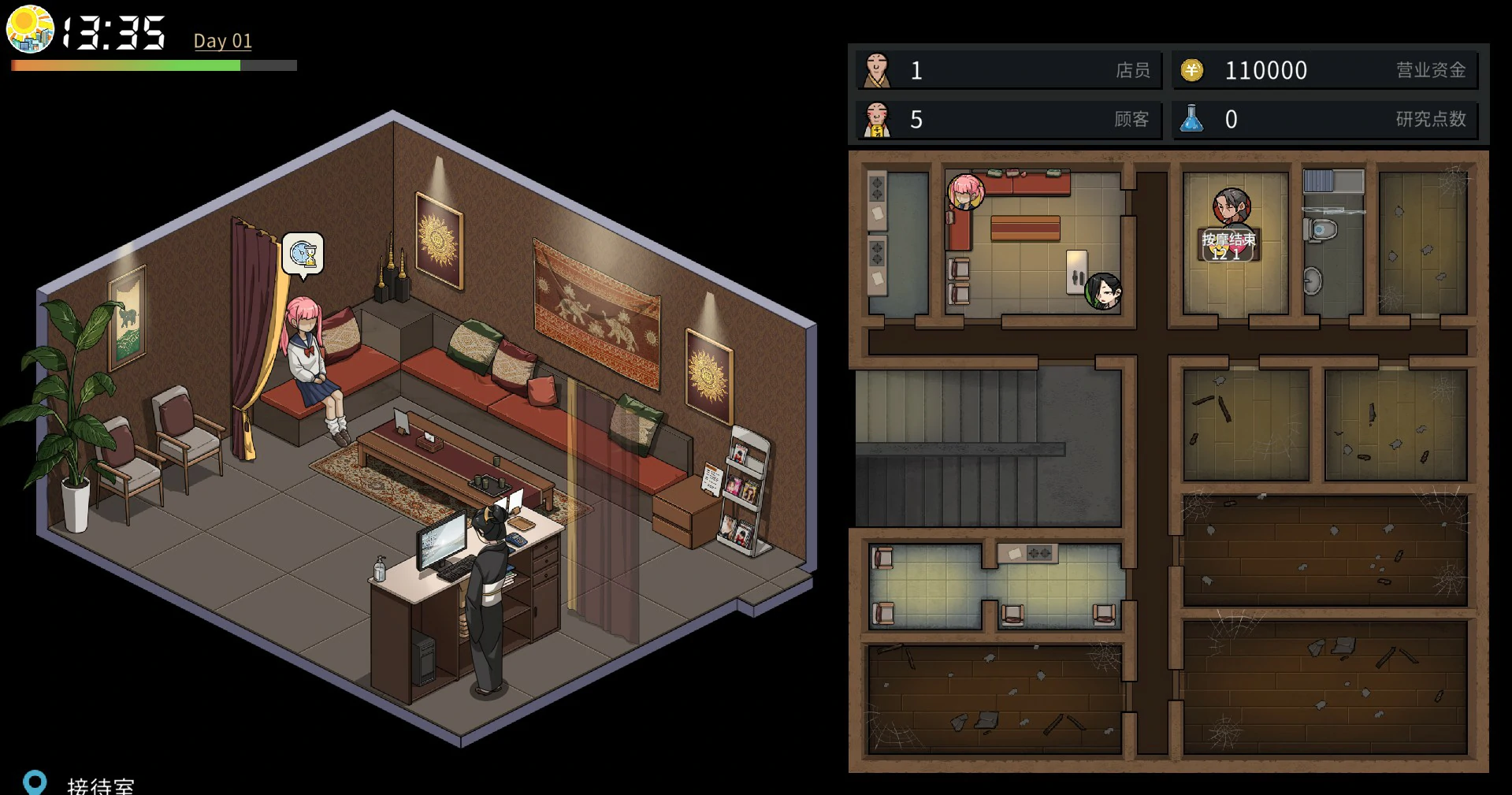
Task: Click the Day 01 label
Action: [x=223, y=41]
